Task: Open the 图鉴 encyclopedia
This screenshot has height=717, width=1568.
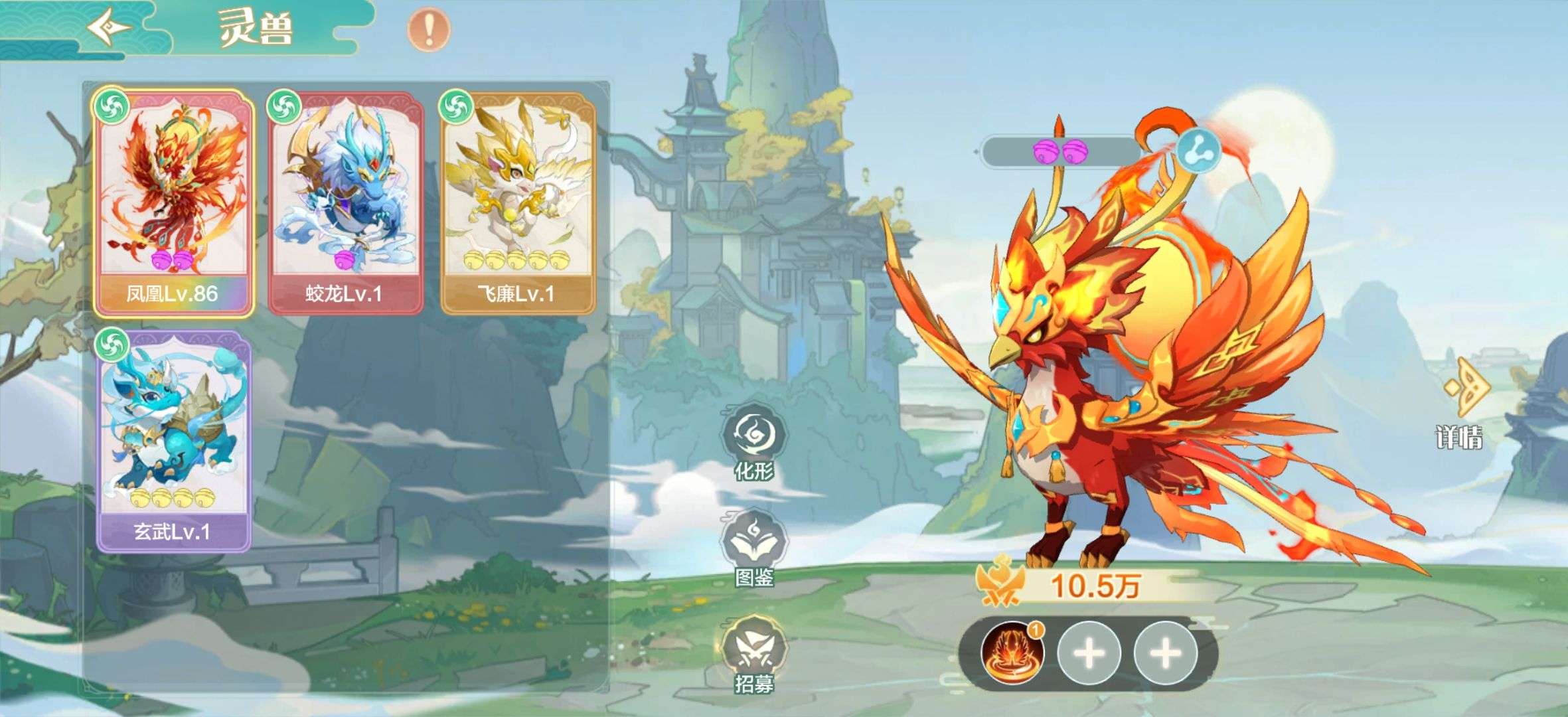Action: [x=753, y=547]
